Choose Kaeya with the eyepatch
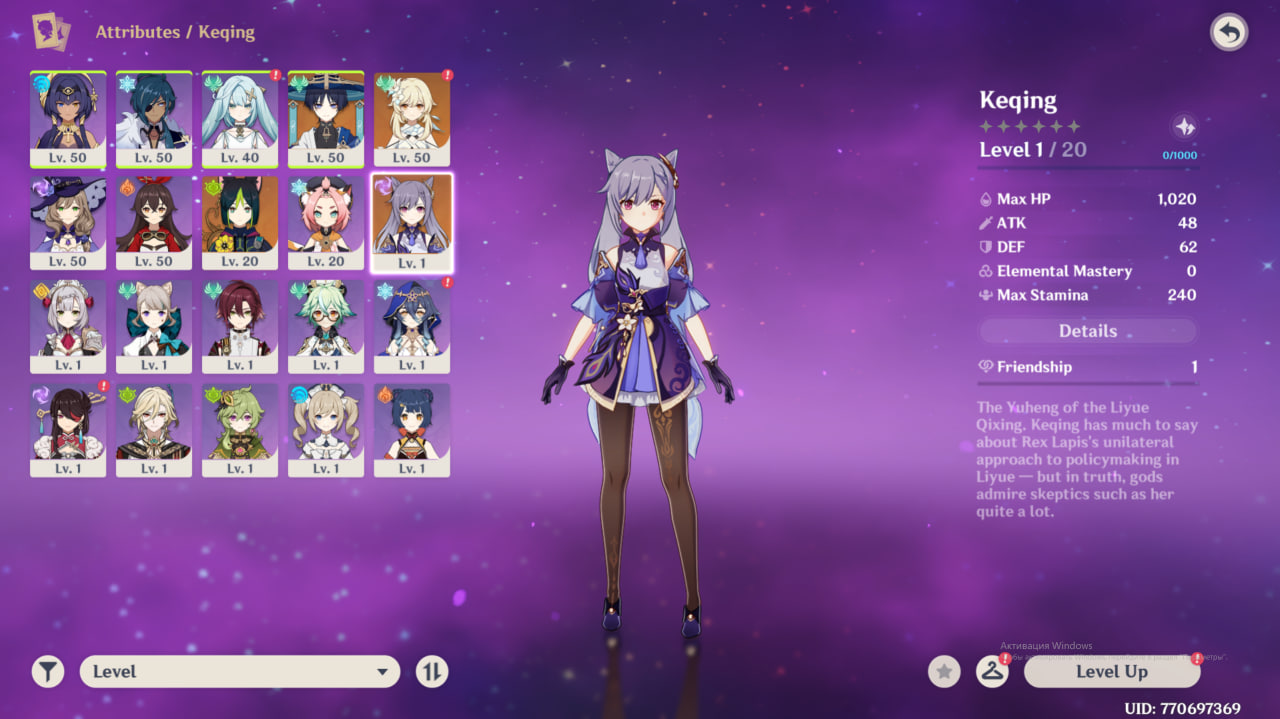This screenshot has height=719, width=1280. click(154, 118)
